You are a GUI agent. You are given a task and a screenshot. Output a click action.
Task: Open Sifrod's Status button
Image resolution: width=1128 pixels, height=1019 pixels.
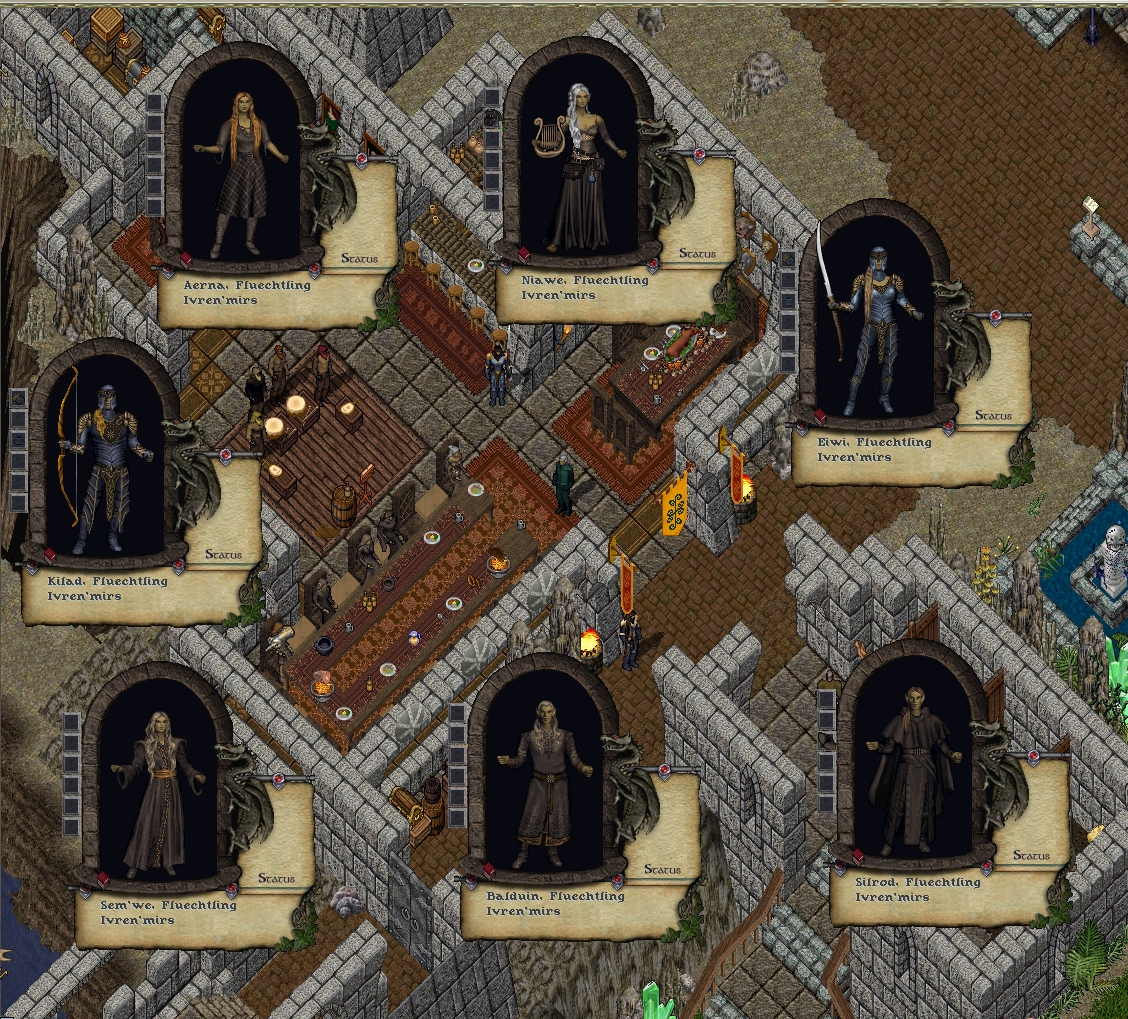[1031, 856]
